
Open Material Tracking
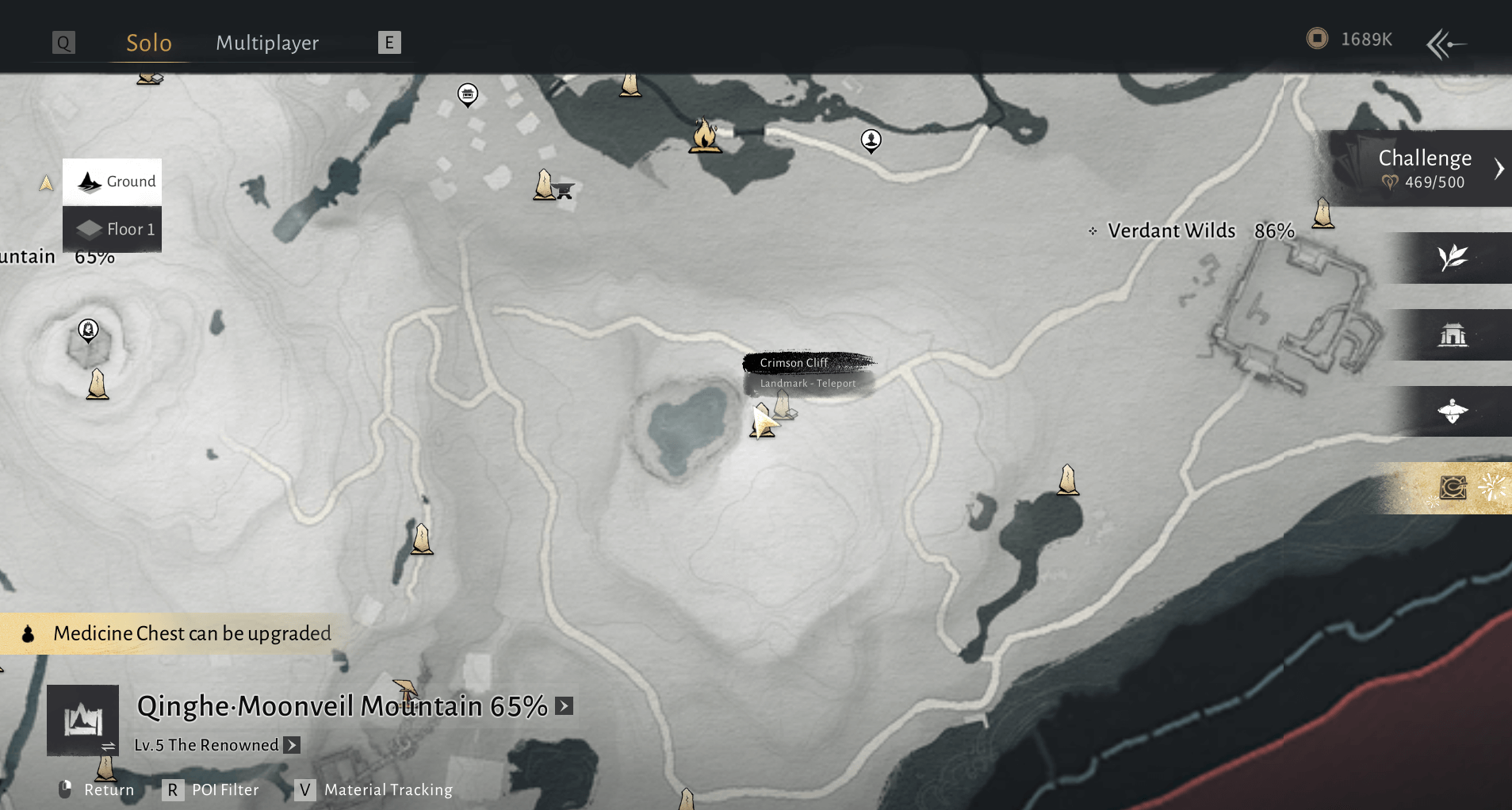375,789
